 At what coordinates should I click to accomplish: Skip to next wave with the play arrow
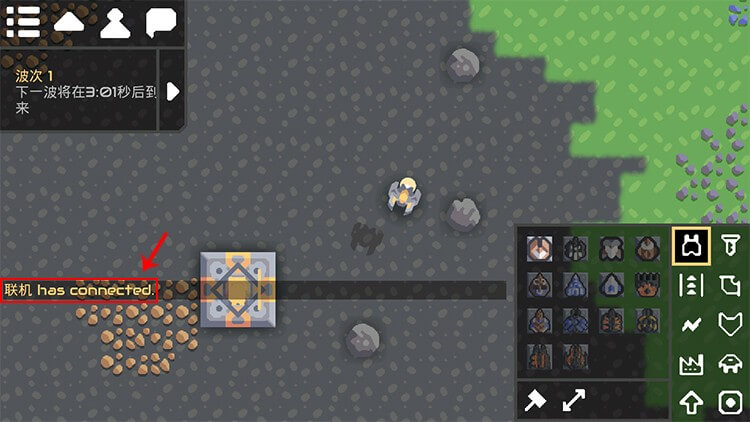pos(173,91)
